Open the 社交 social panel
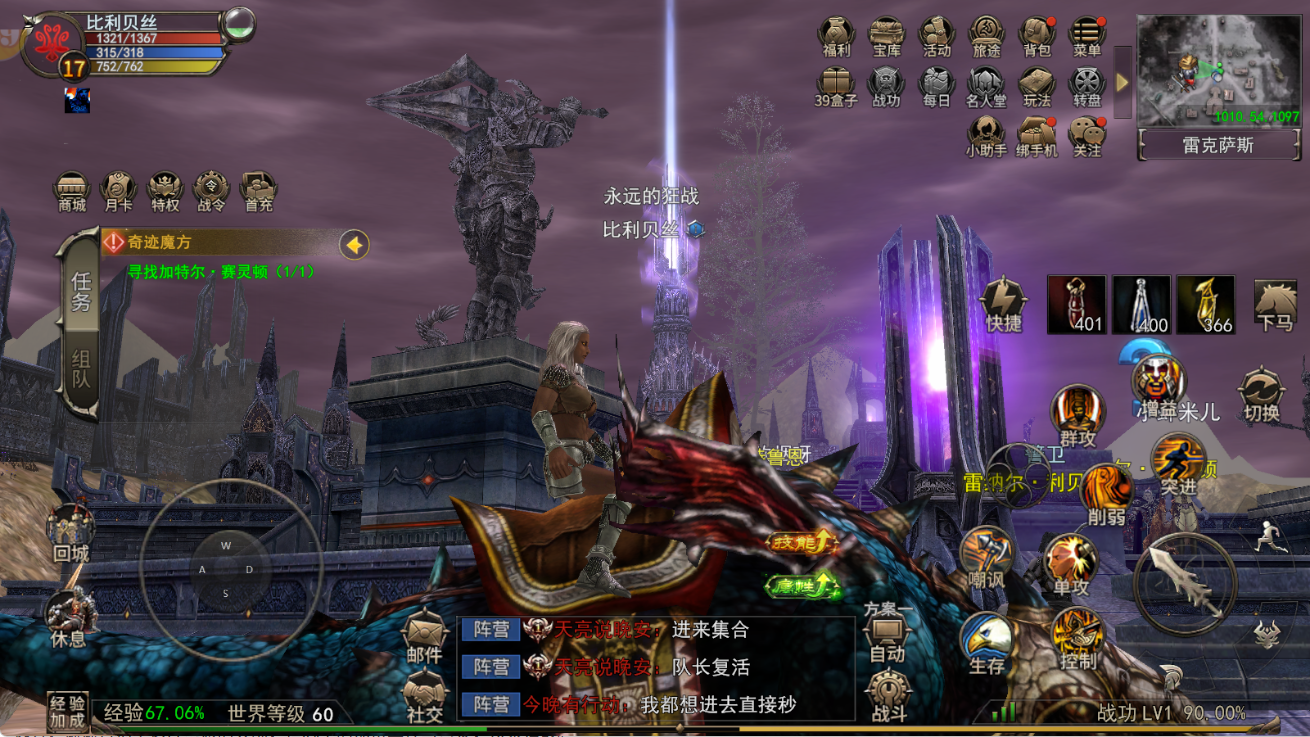Screen dimensions: 1310x737 pyautogui.click(x=425, y=694)
